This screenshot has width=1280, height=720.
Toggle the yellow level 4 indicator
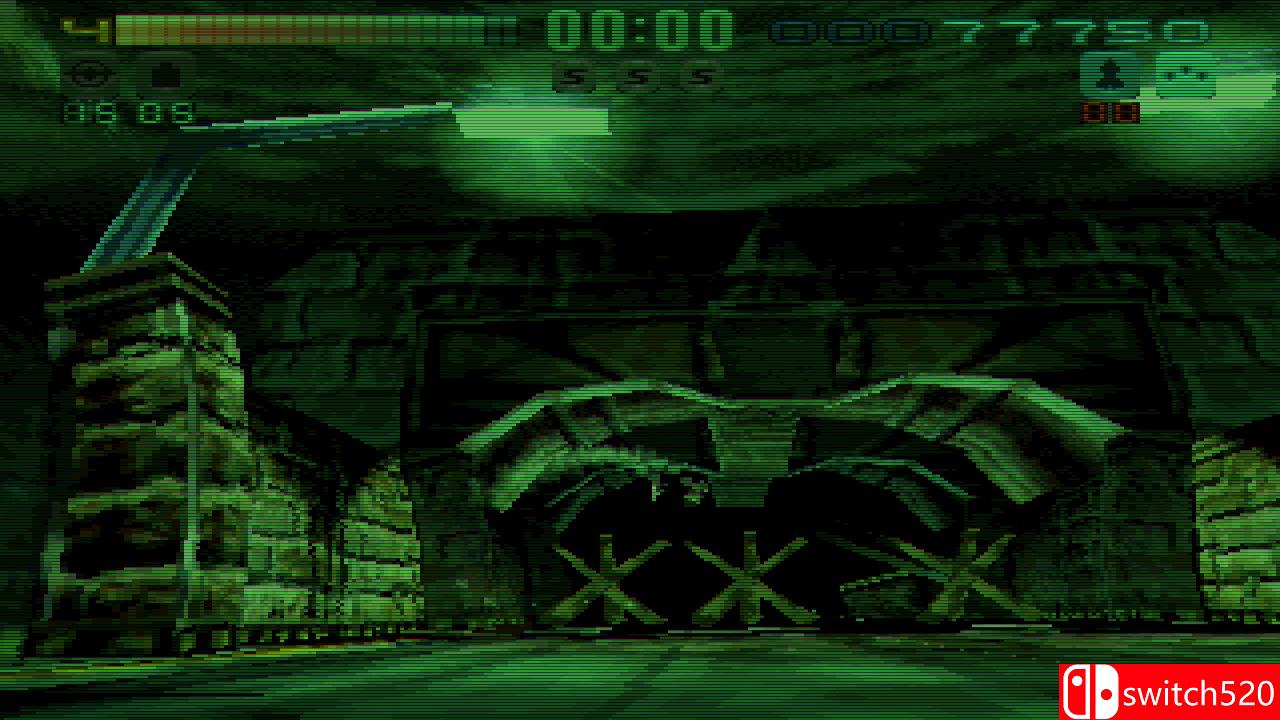85,28
